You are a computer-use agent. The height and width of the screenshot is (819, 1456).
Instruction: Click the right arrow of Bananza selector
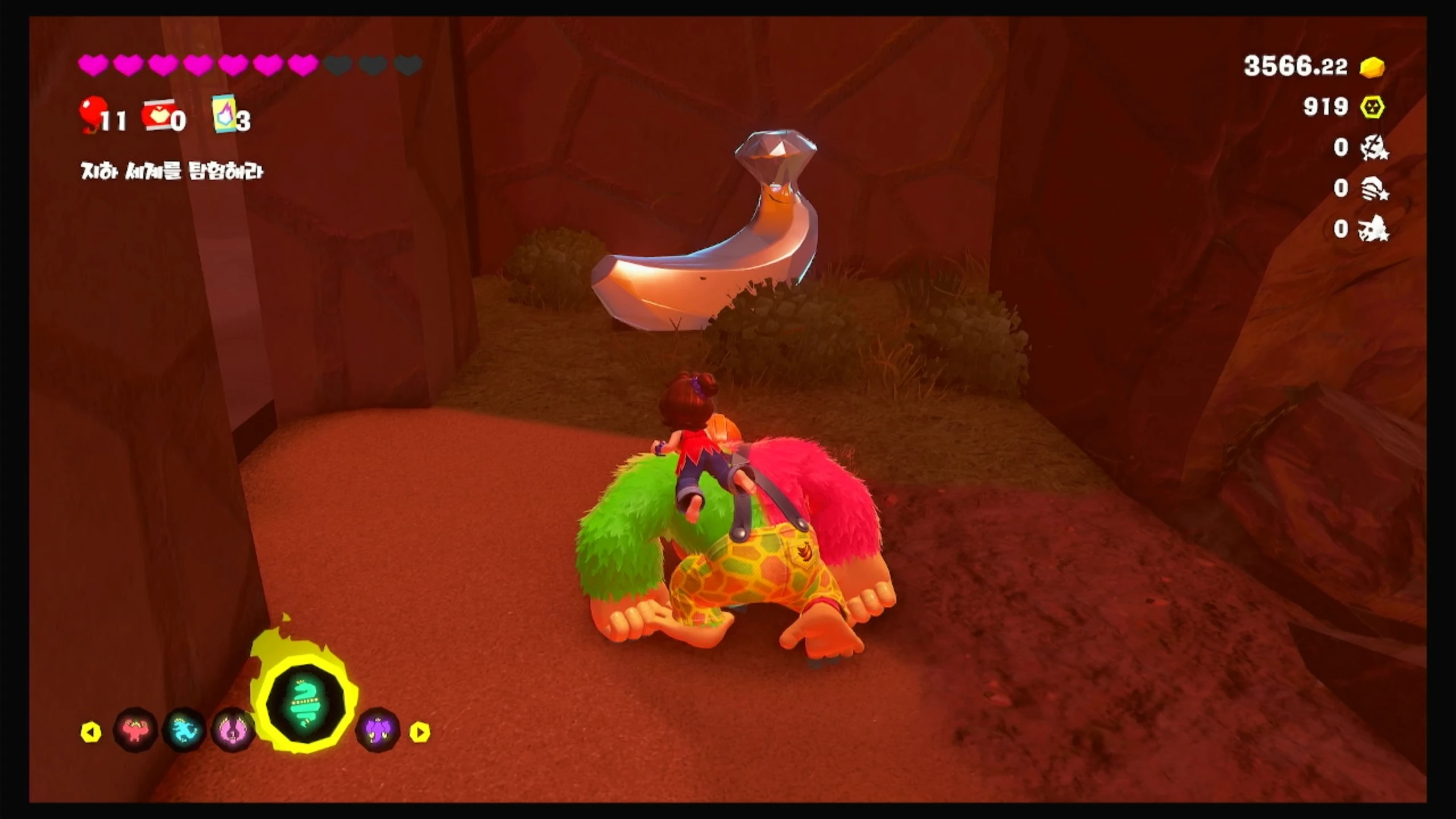(x=420, y=732)
